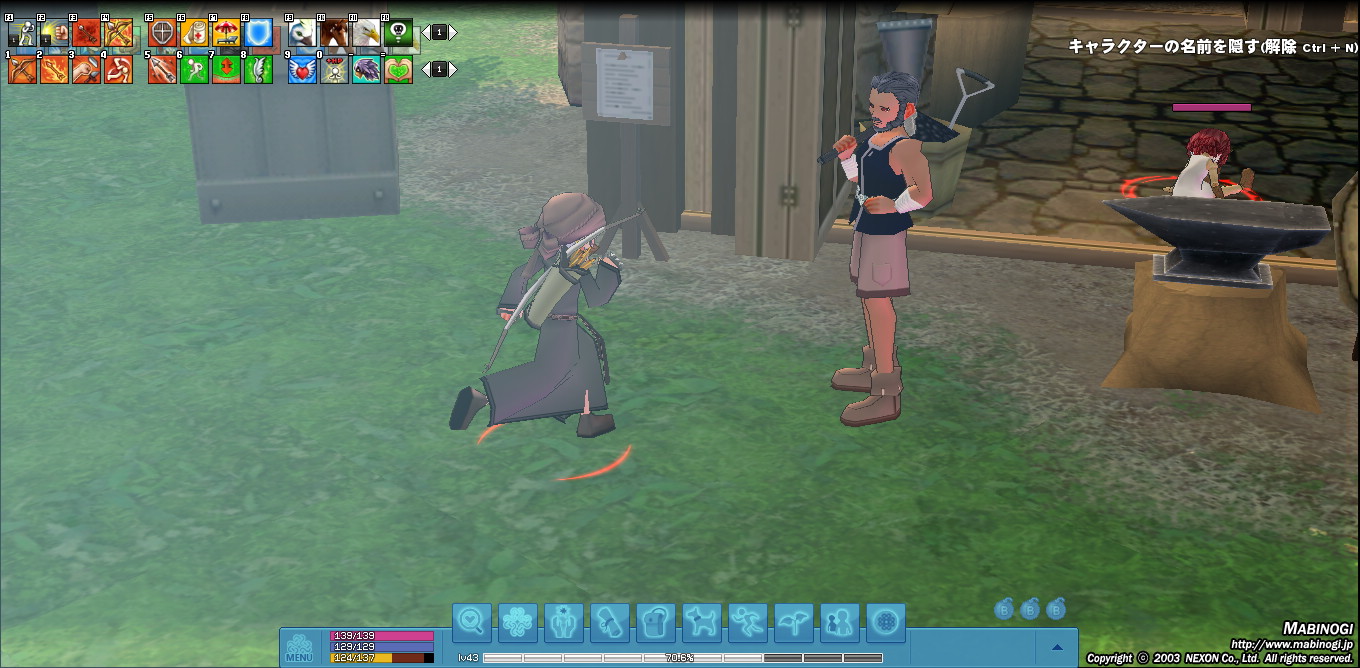Open the character figure window icon
1360x668 pixels.
pyautogui.click(x=563, y=623)
